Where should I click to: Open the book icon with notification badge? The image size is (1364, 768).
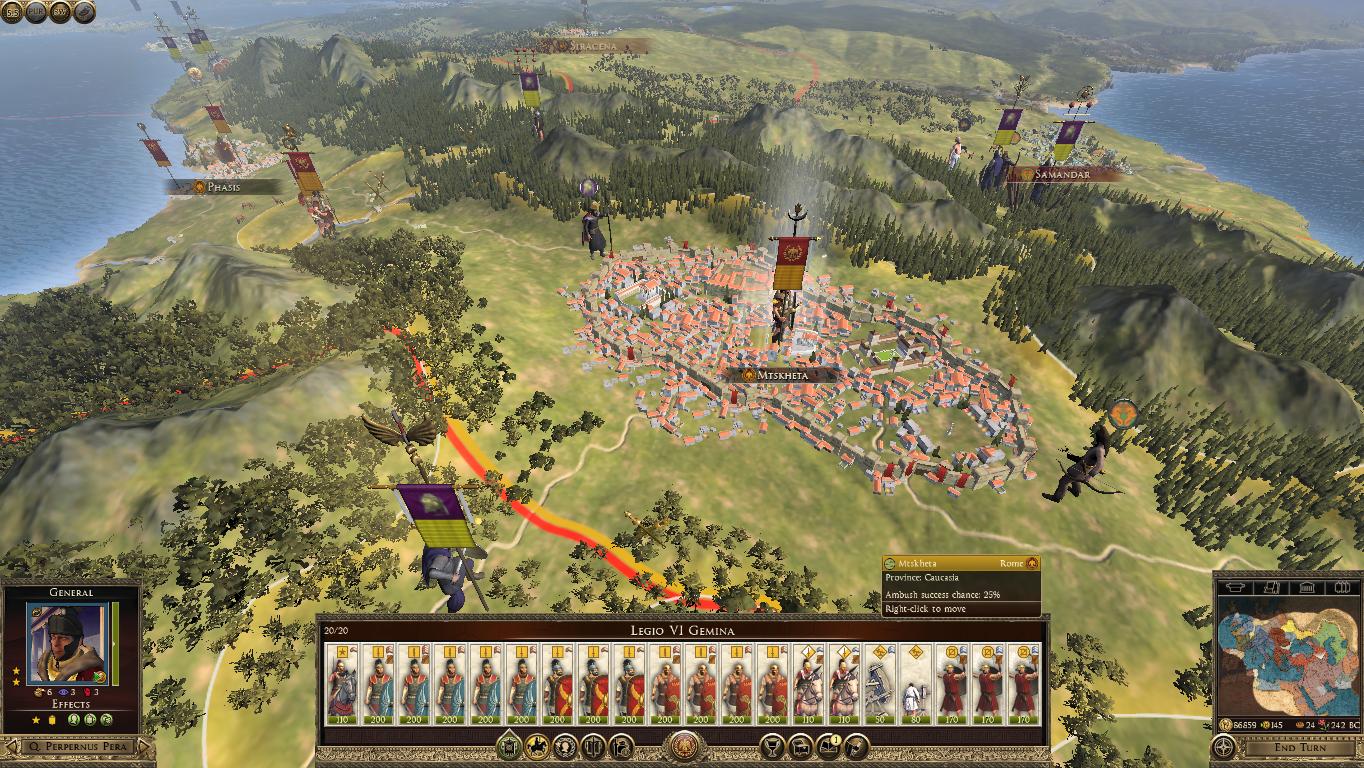828,746
